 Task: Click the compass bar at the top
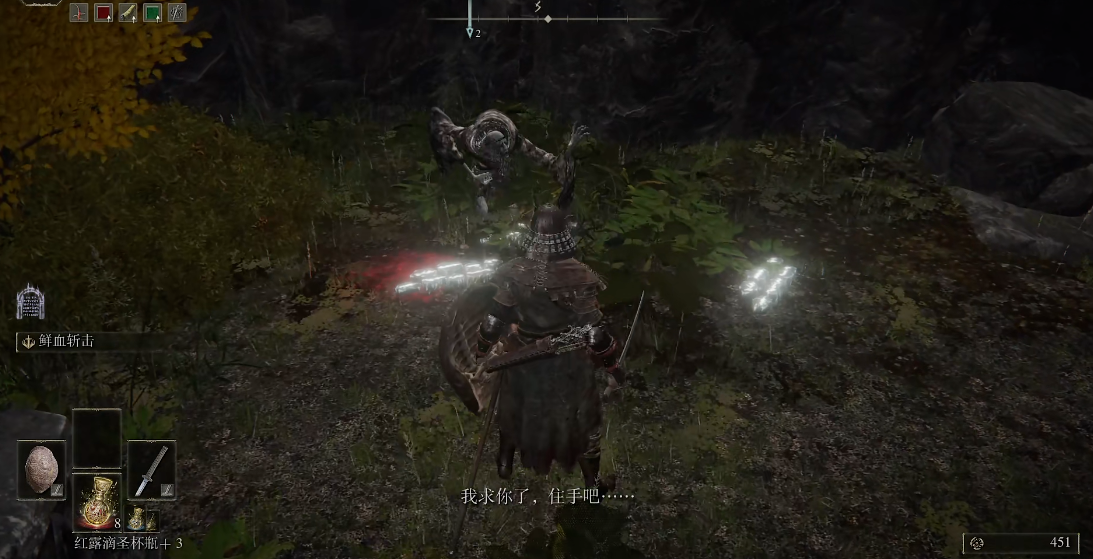click(x=546, y=18)
